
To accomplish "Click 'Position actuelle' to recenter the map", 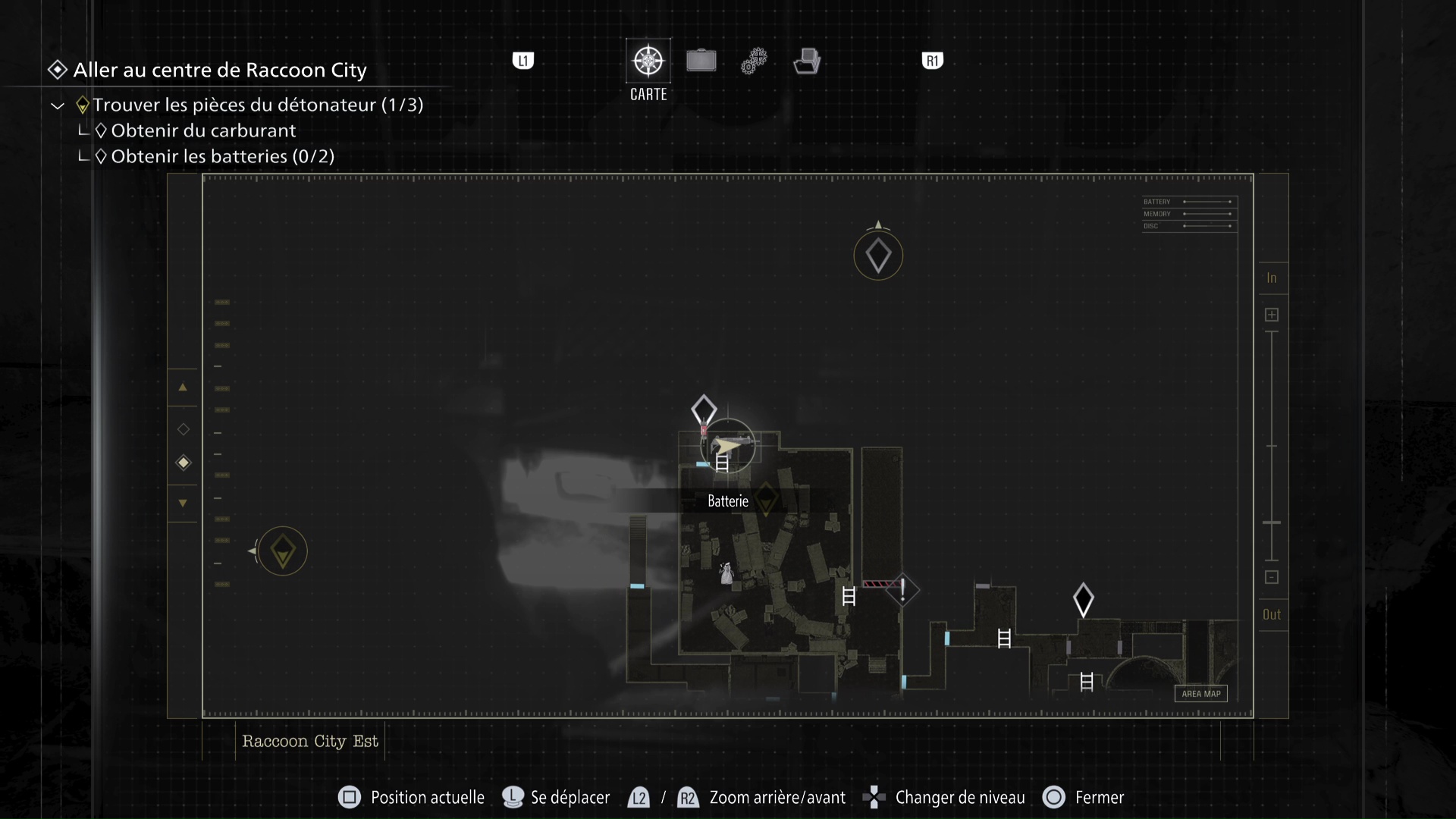I will point(427,797).
